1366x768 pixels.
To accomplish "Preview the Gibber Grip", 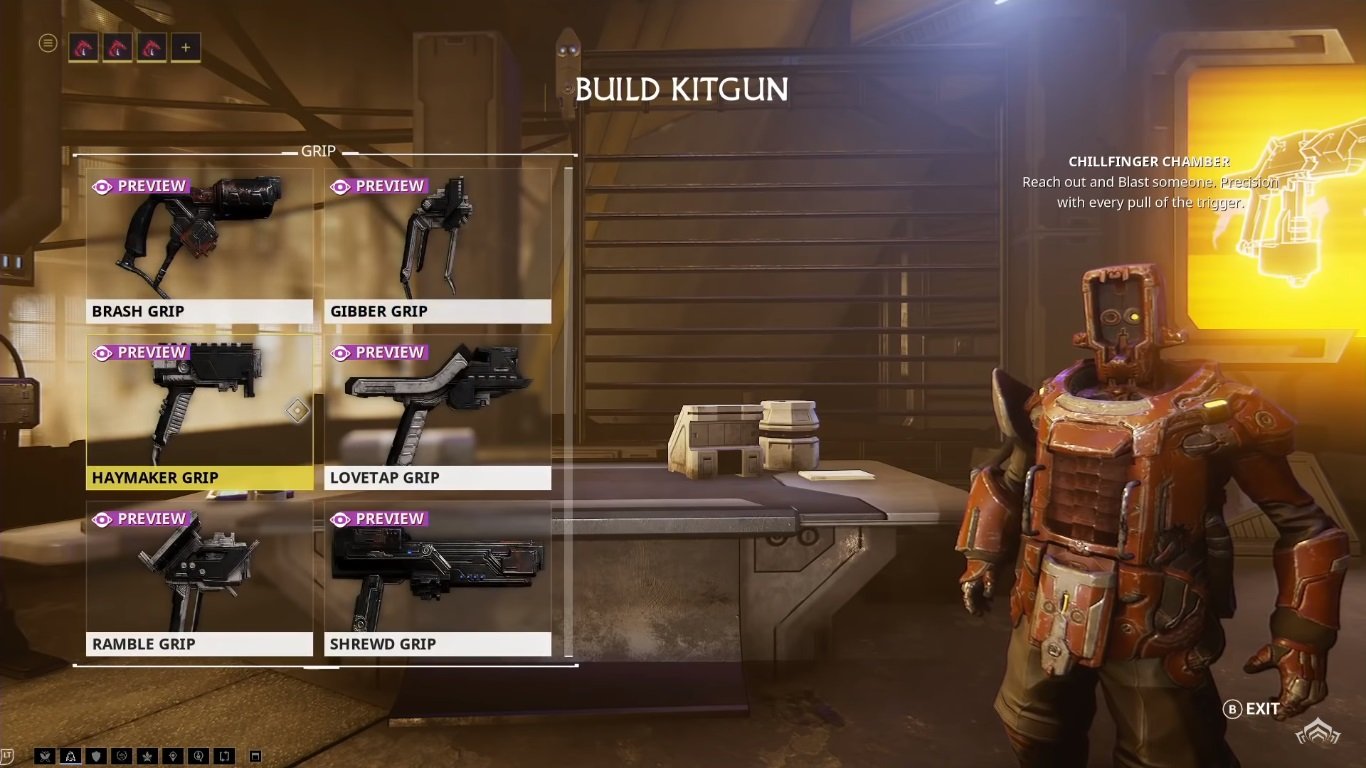I will (378, 186).
